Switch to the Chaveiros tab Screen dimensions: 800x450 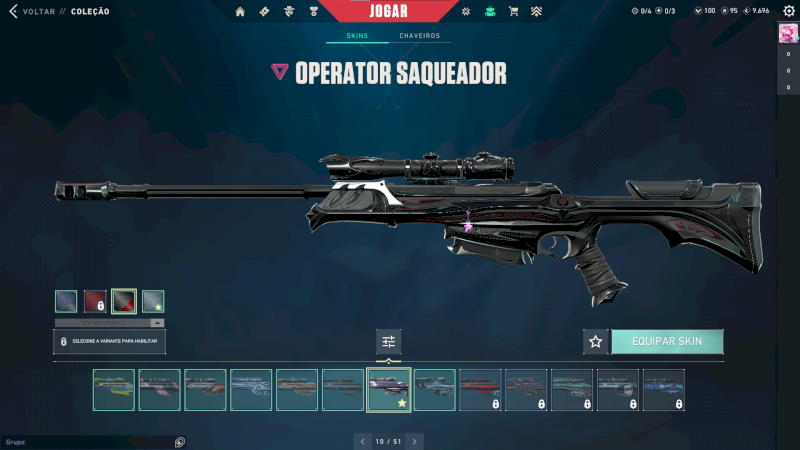(x=419, y=36)
